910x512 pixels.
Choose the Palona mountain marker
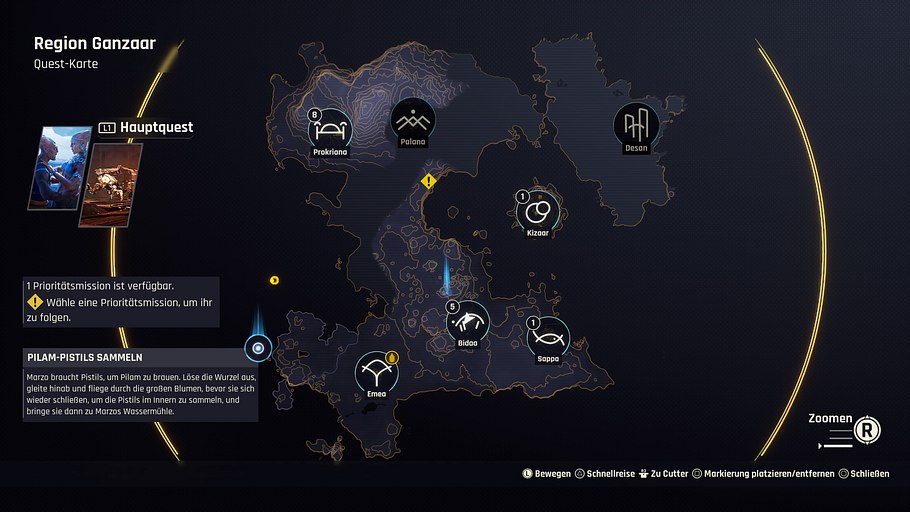click(413, 122)
